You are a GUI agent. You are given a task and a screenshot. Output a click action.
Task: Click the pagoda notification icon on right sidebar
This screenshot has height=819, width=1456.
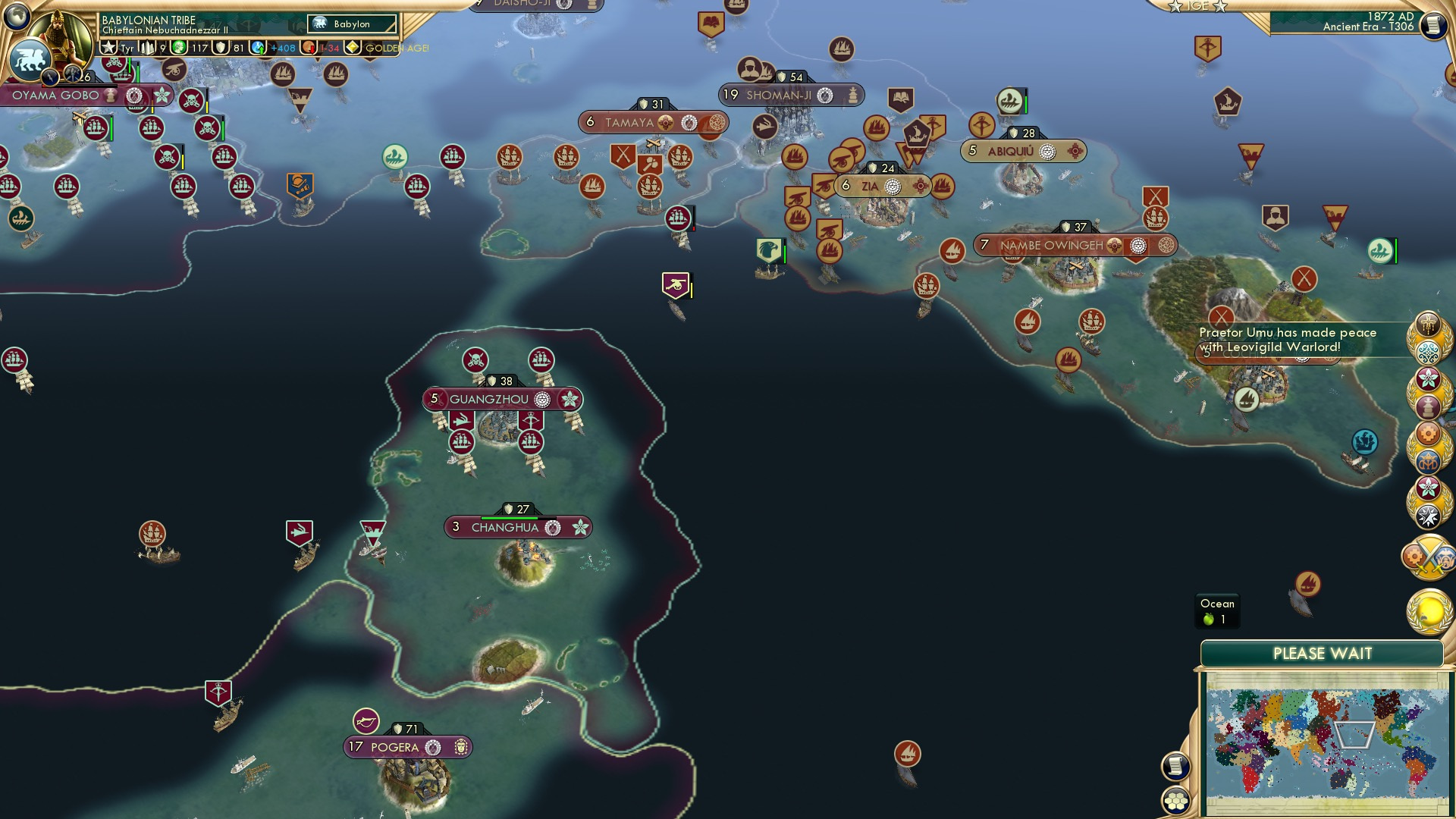[x=1429, y=406]
